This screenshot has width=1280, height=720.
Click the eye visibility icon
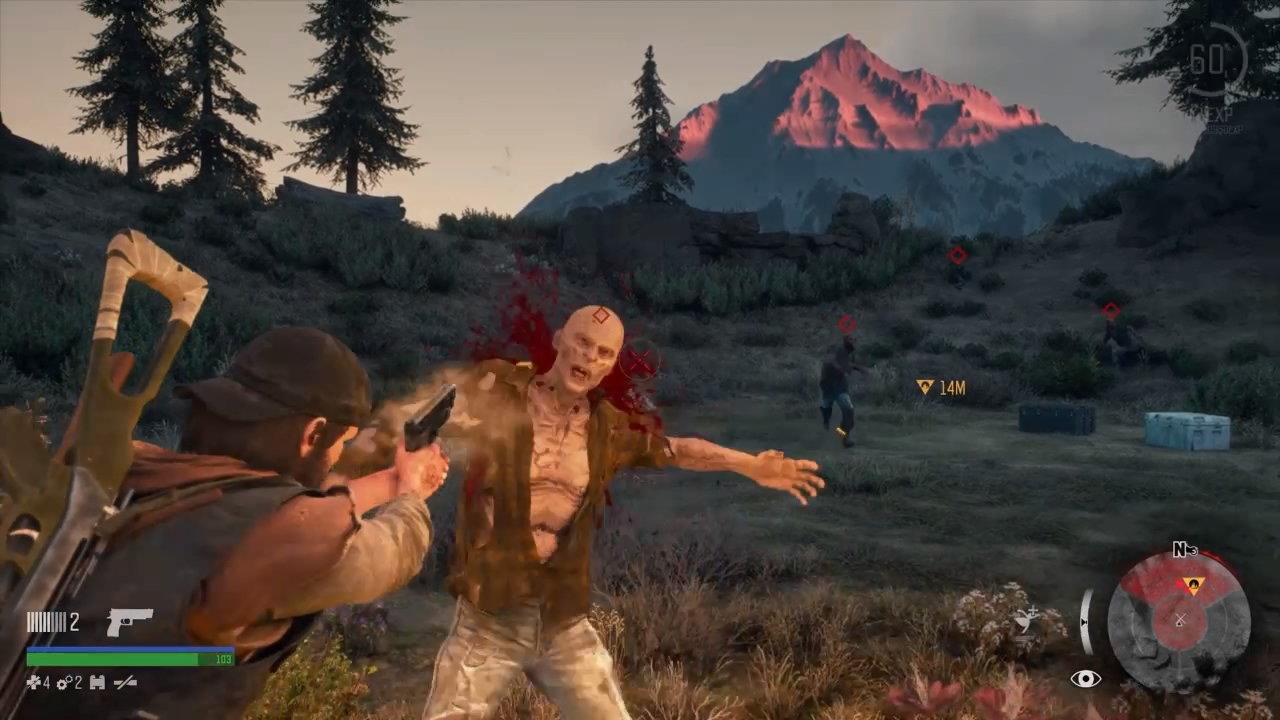[x=1086, y=679]
